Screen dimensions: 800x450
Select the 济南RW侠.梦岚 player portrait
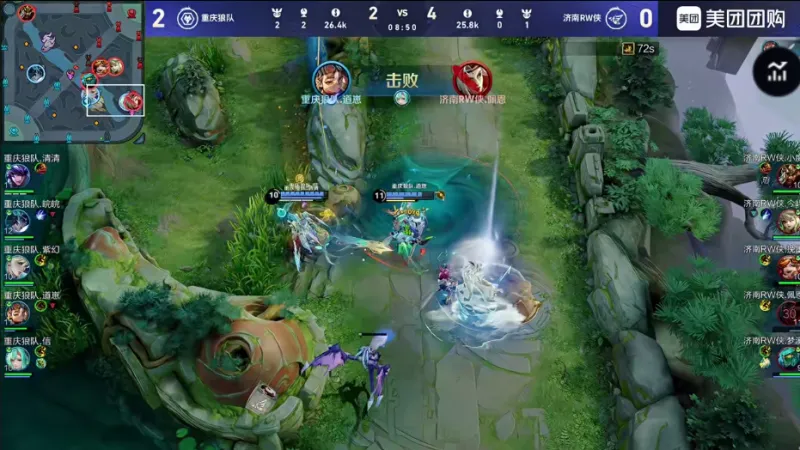point(788,358)
